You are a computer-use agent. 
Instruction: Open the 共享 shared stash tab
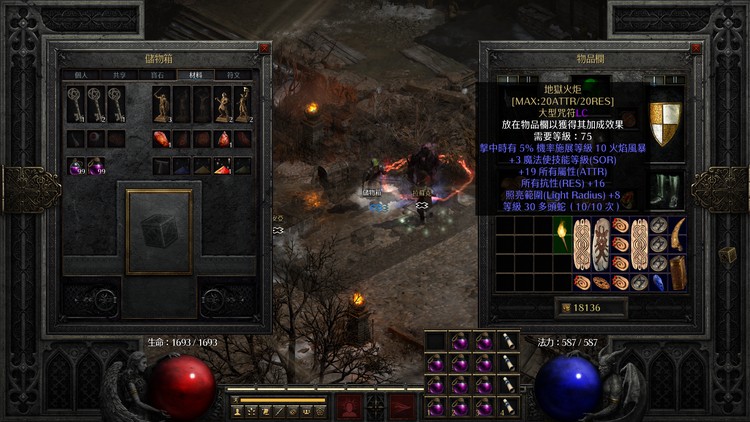120,75
